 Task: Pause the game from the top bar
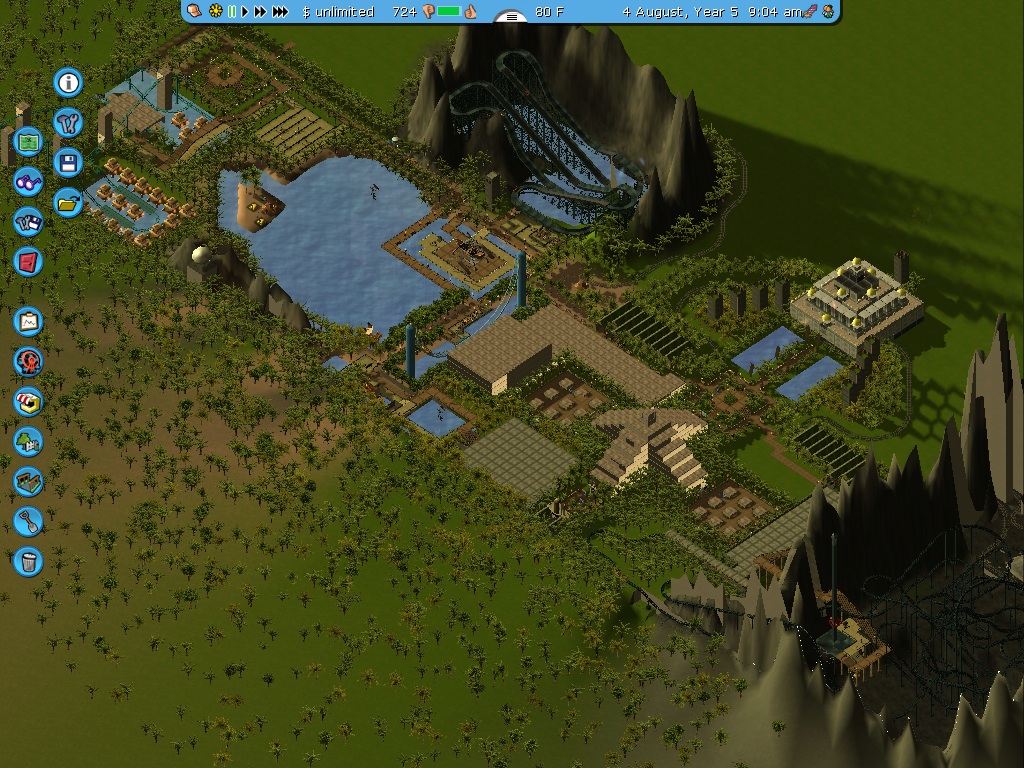[233, 12]
